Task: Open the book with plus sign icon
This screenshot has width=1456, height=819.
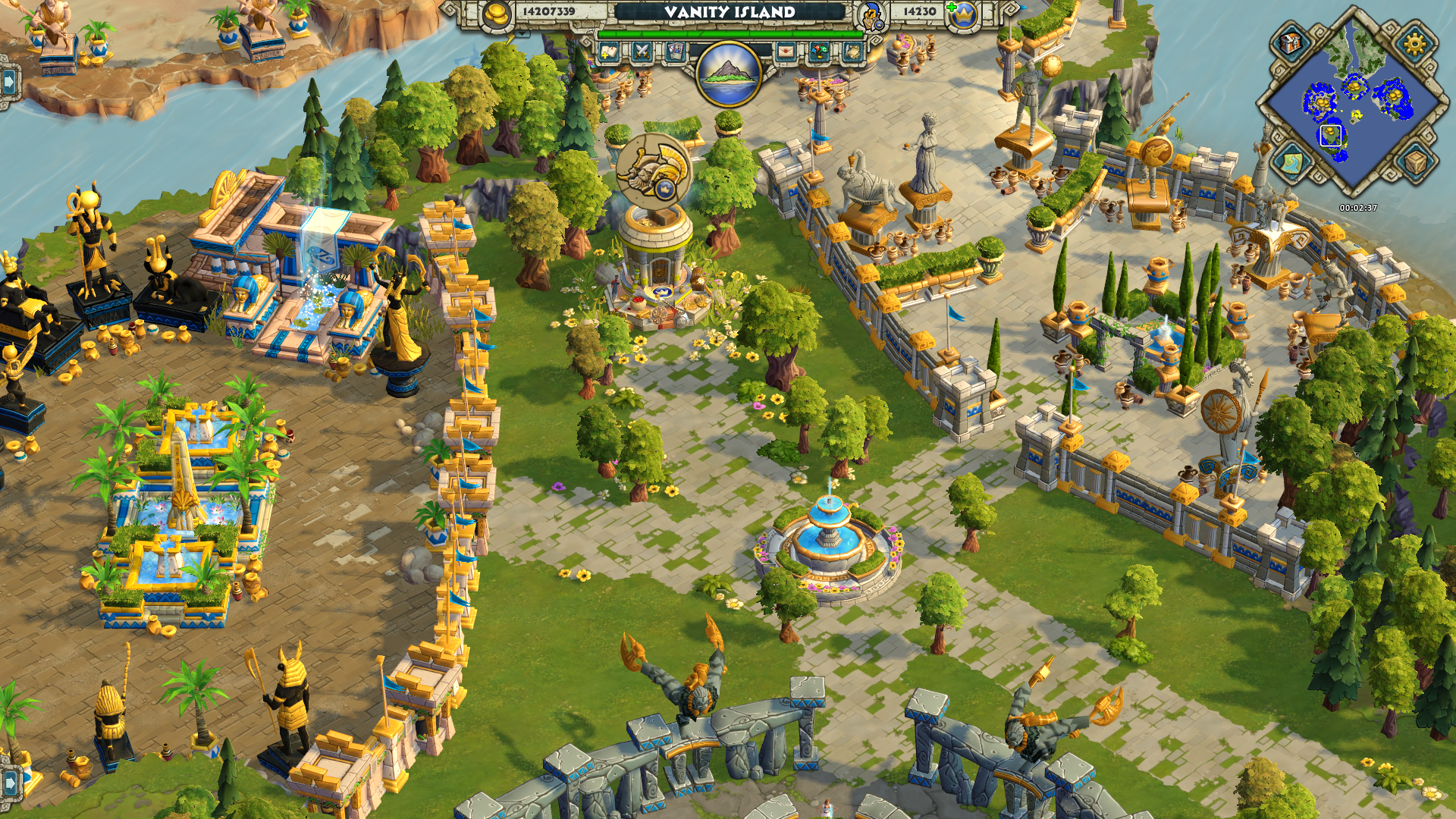Action: coord(609,52)
